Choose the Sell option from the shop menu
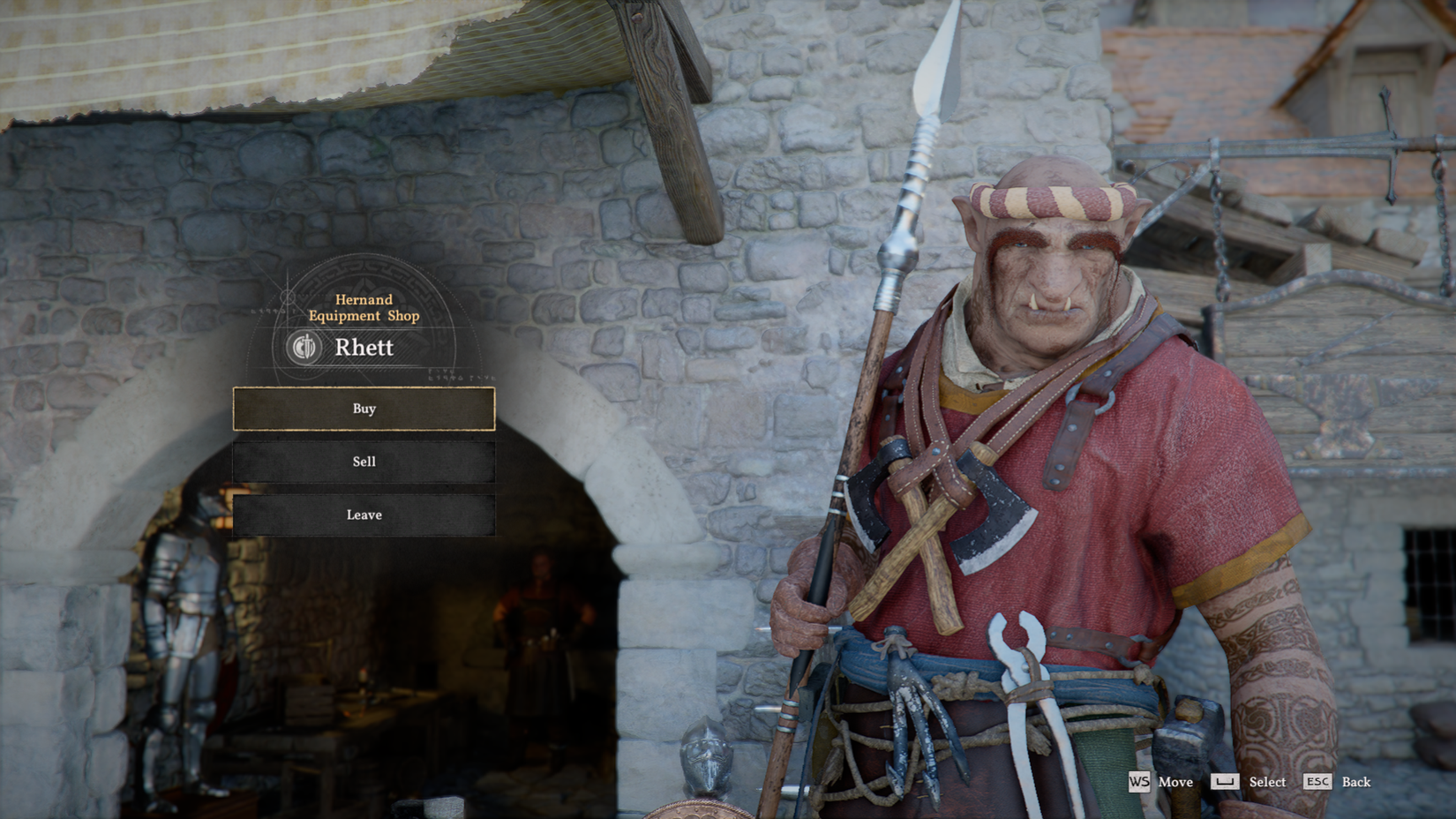This screenshot has height=819, width=1456. pos(363,461)
